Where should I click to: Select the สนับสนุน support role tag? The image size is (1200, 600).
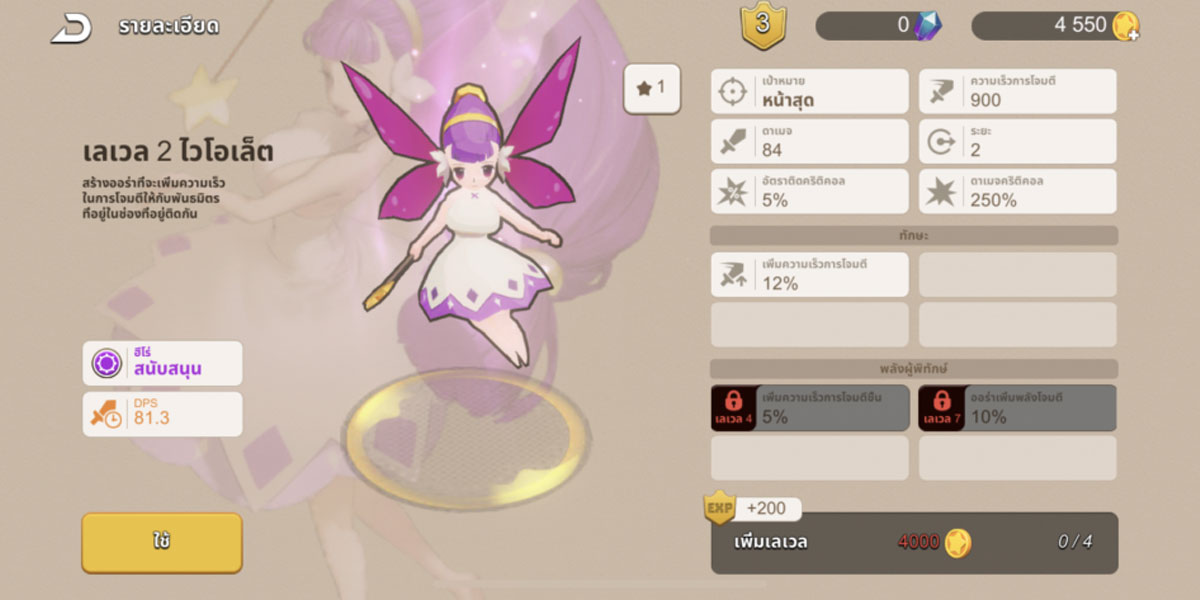(x=163, y=363)
